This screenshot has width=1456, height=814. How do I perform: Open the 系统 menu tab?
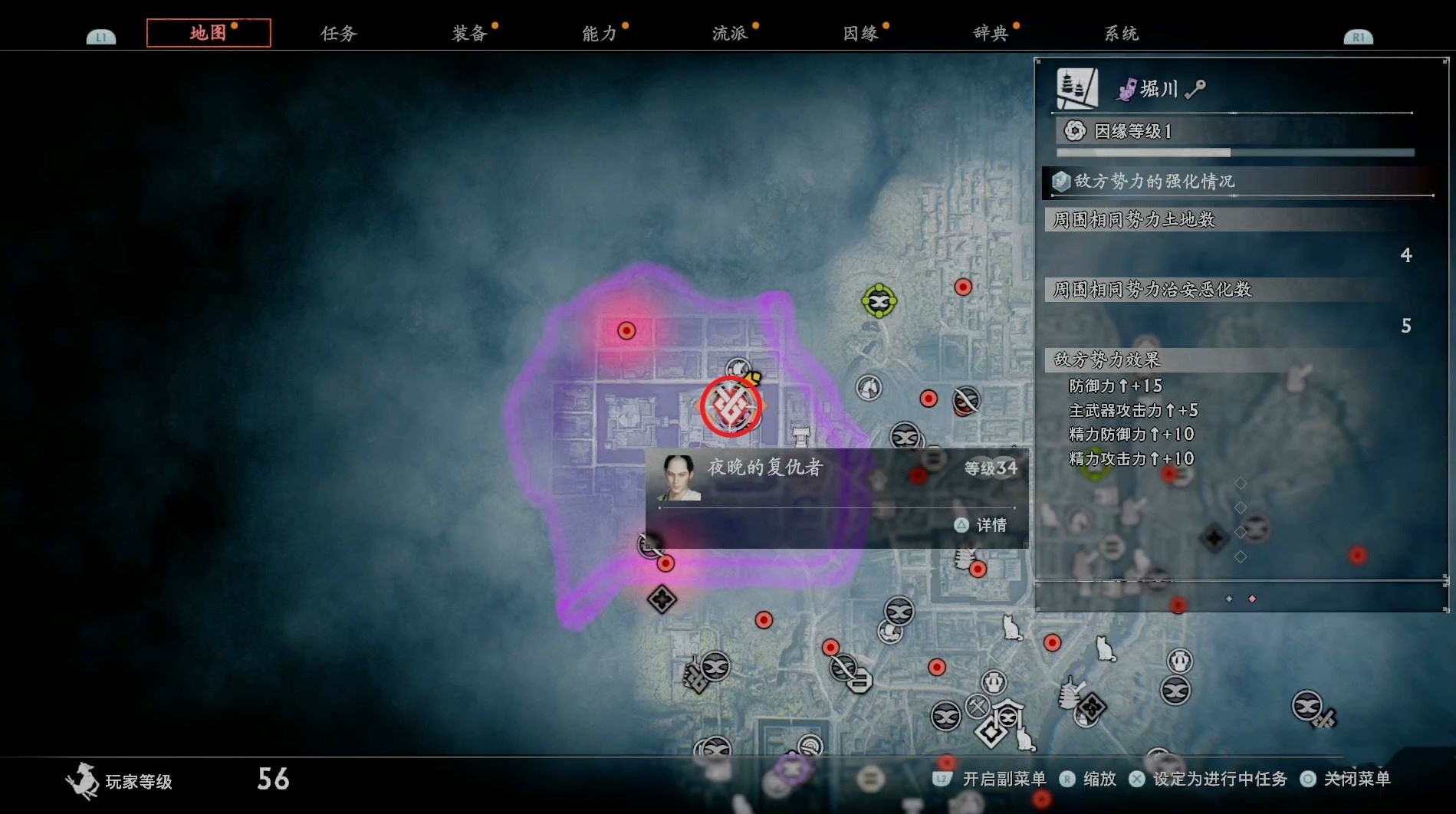(x=1121, y=33)
